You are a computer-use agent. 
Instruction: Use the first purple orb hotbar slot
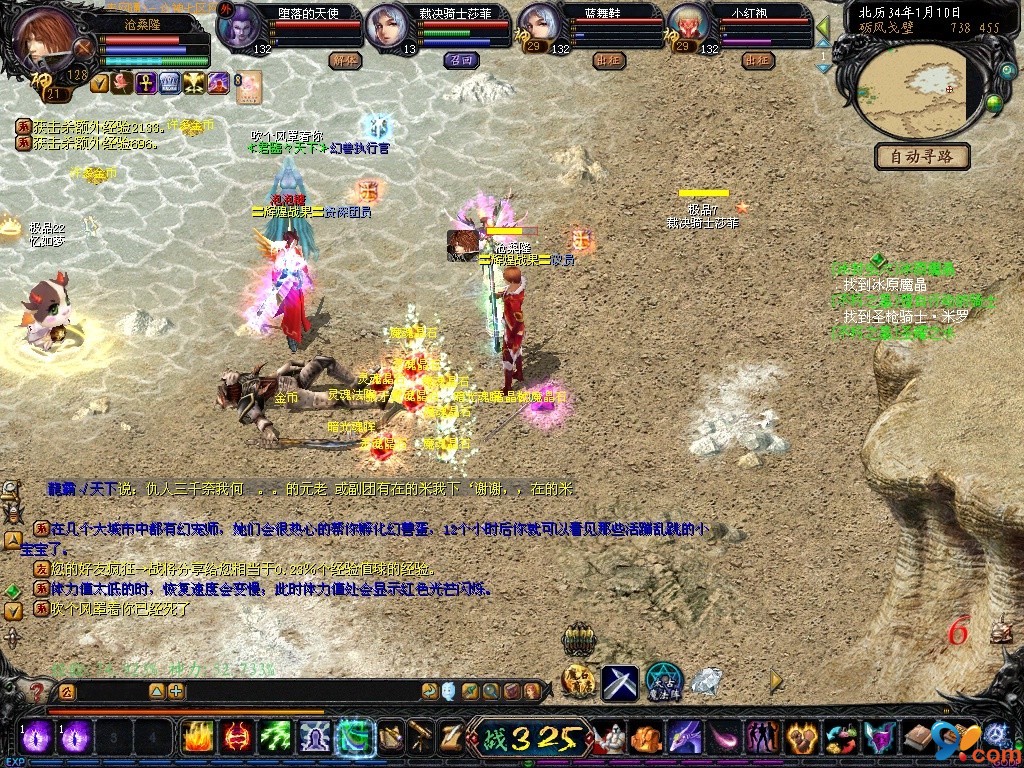tap(37, 737)
